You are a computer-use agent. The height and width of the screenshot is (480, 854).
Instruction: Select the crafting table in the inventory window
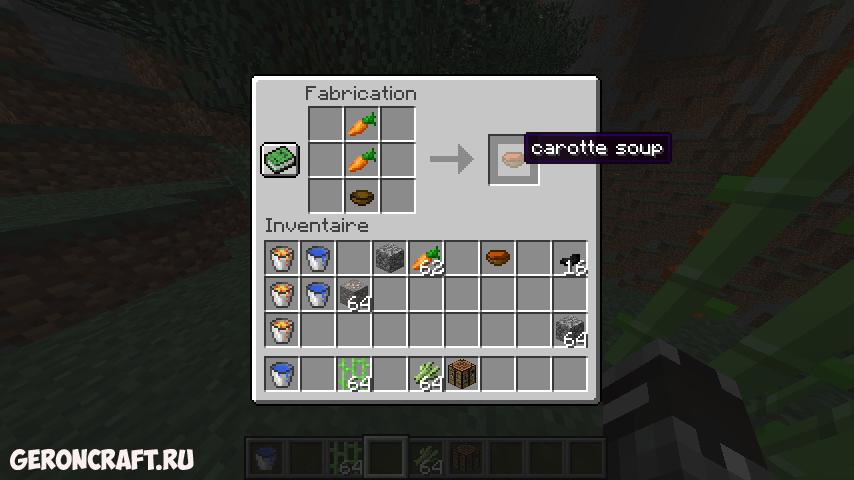click(462, 374)
